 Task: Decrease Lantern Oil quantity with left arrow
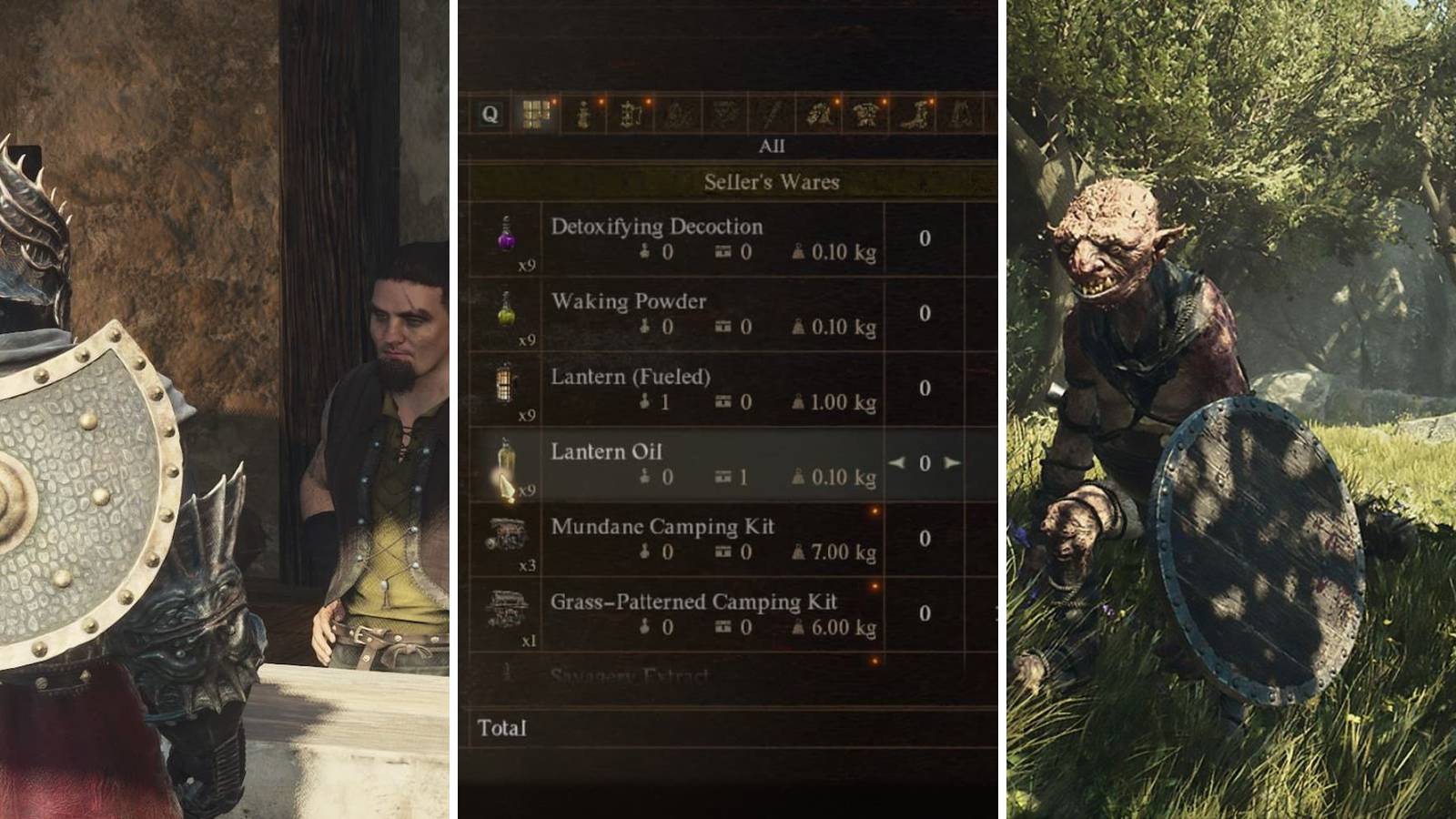coord(897,463)
